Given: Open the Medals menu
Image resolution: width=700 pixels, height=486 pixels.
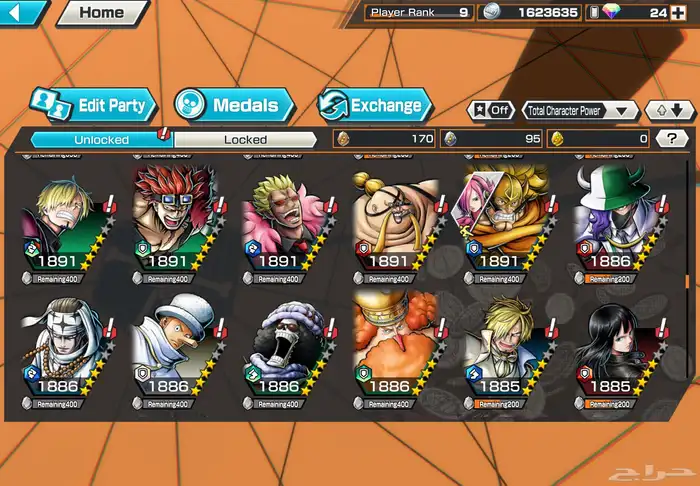Looking at the screenshot, I should [x=235, y=104].
